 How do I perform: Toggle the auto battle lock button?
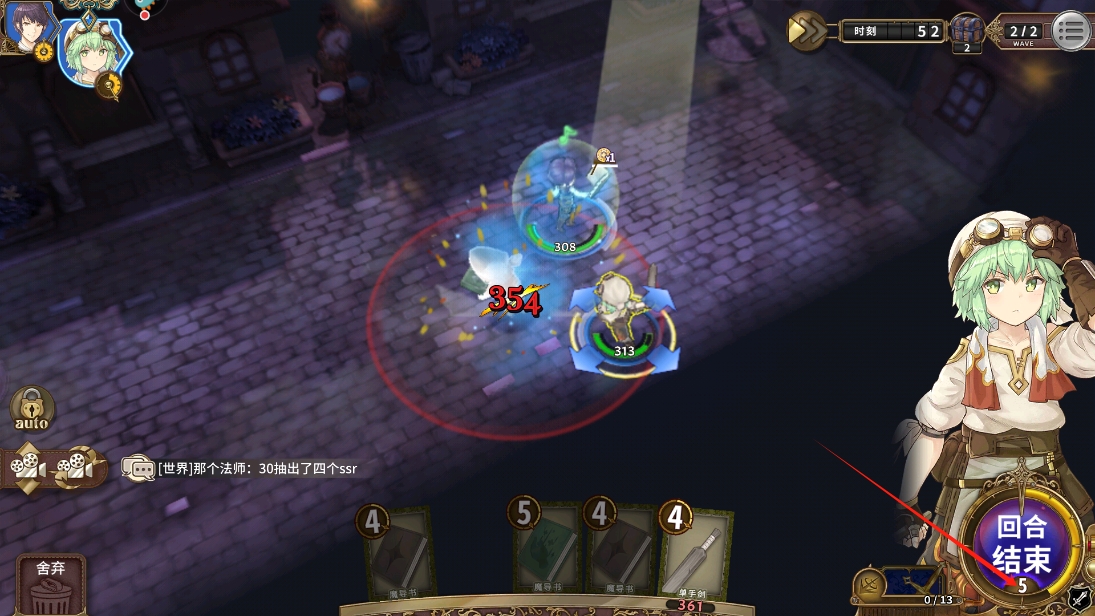pyautogui.click(x=32, y=411)
